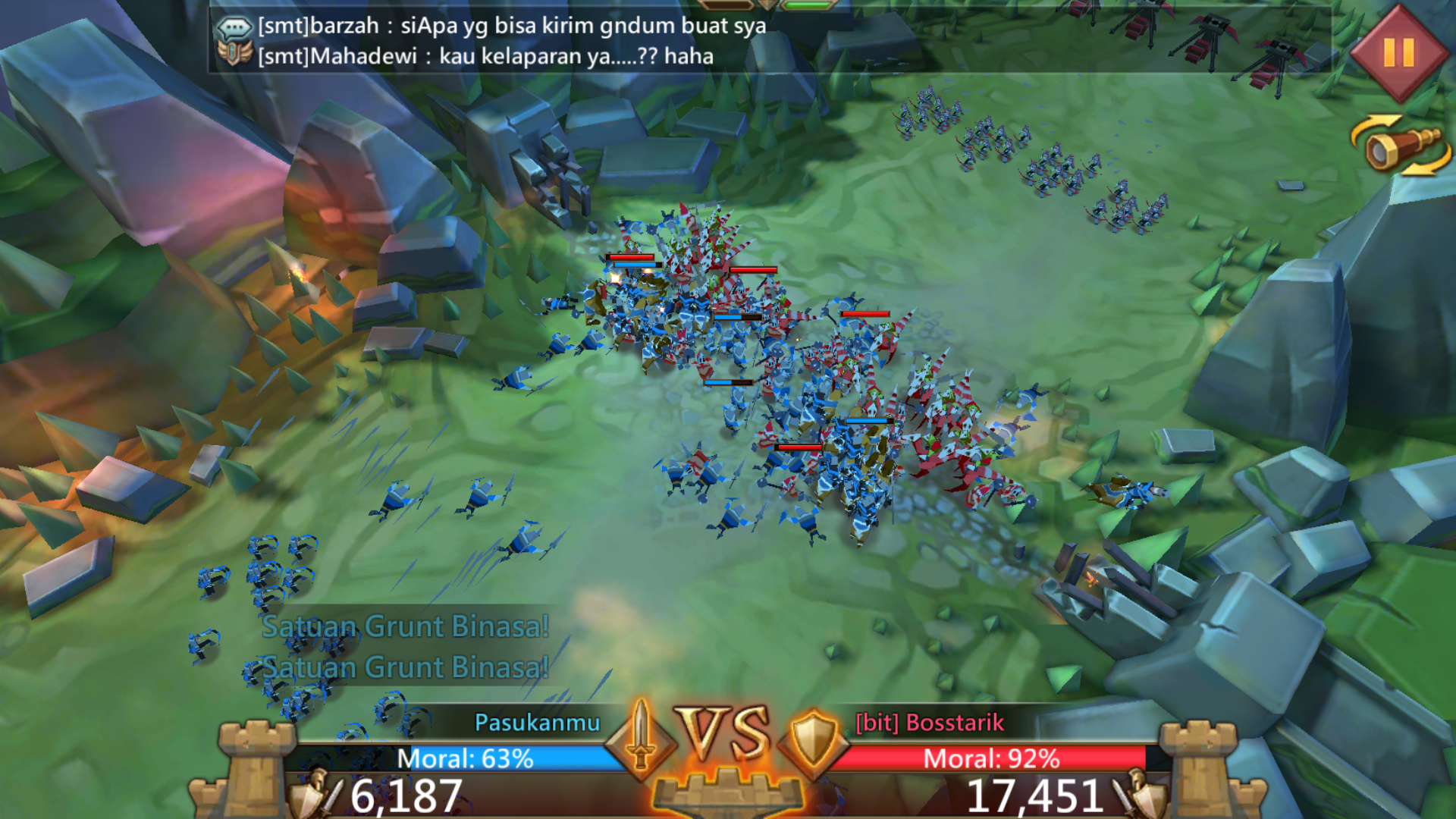Tap the chat speech bubble icon
The width and height of the screenshot is (1456, 819).
234,28
